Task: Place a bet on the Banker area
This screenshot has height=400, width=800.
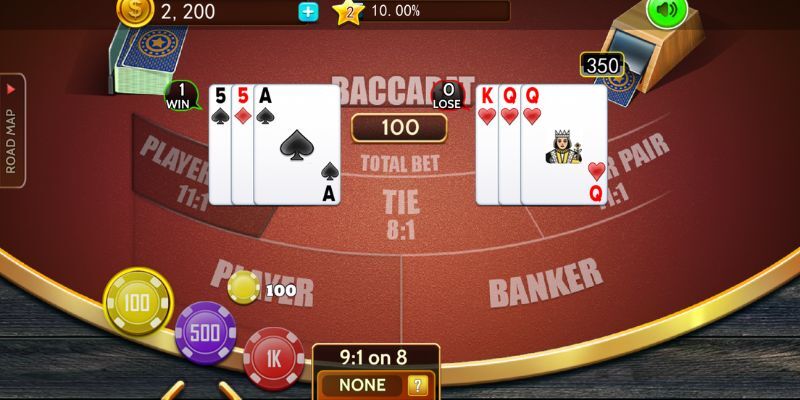Action: (x=545, y=283)
